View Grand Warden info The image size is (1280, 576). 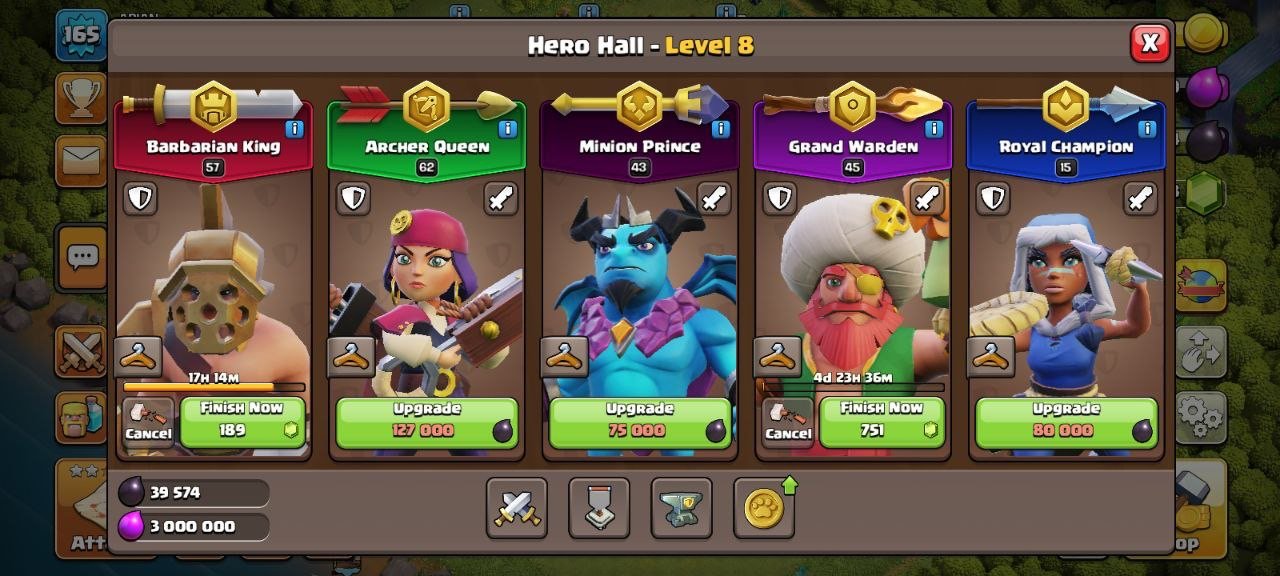pyautogui.click(x=933, y=129)
